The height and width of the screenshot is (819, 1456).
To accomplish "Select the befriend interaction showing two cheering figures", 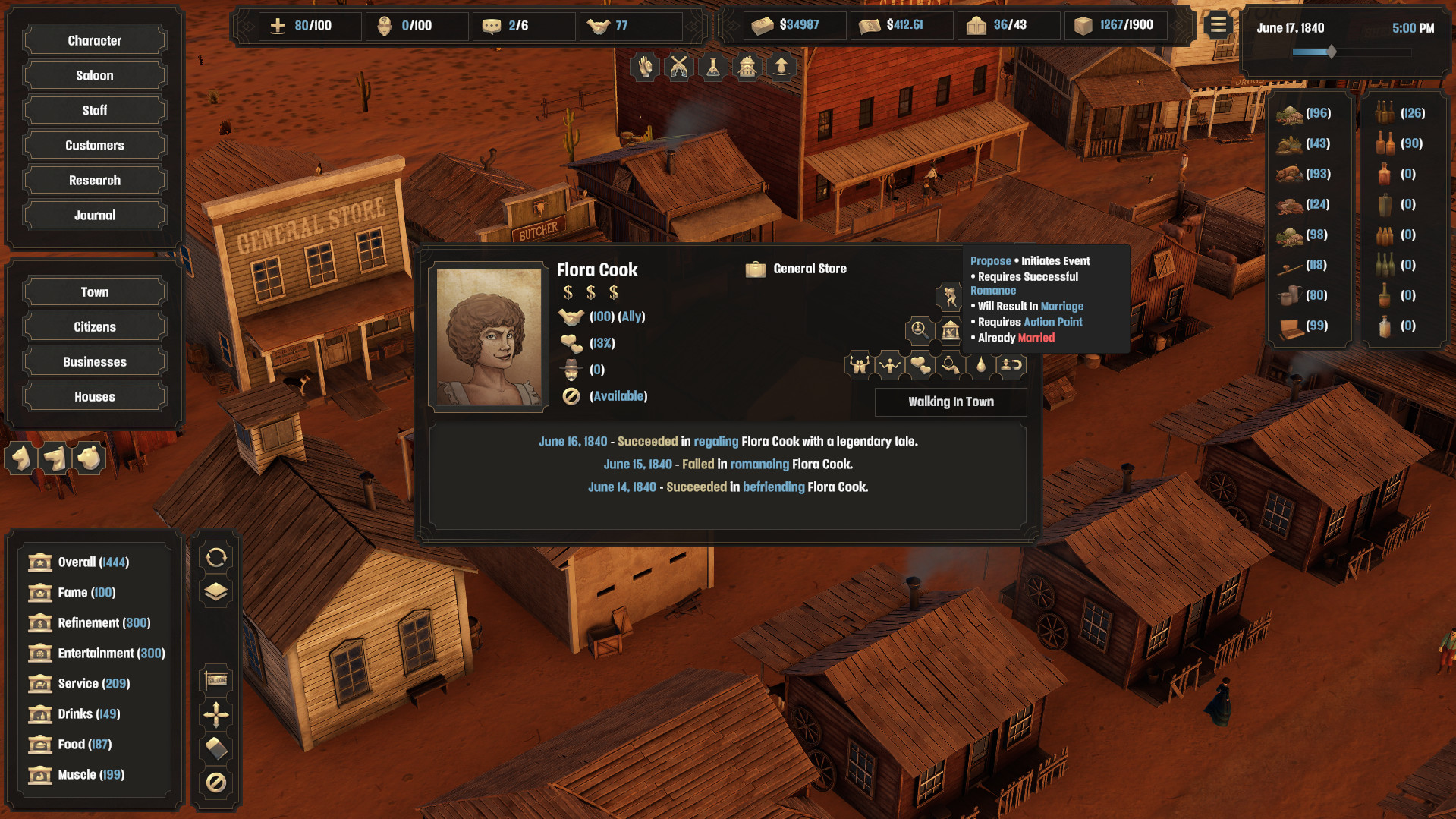I will (x=858, y=364).
